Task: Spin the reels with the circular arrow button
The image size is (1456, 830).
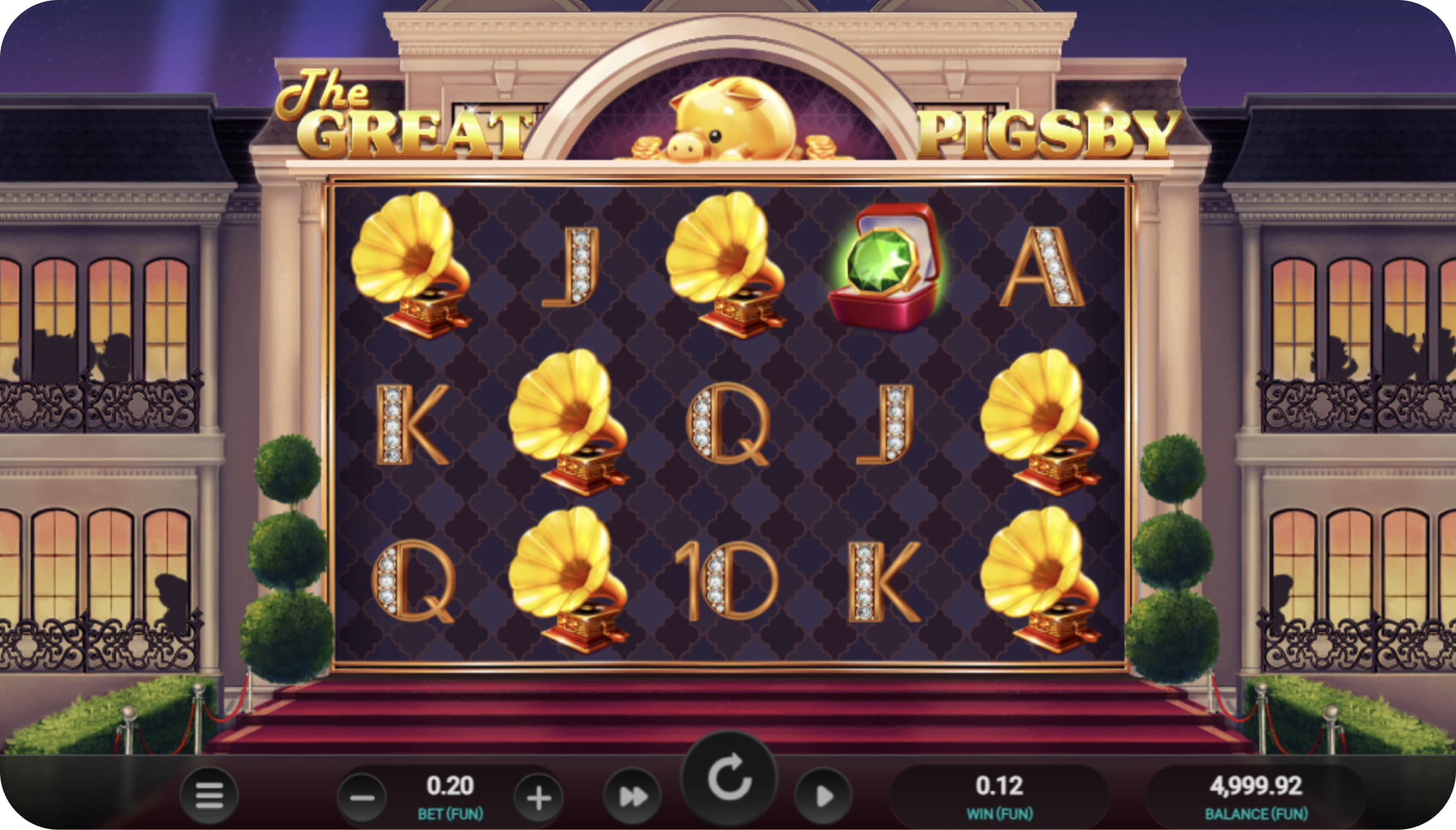Action: coord(729,778)
